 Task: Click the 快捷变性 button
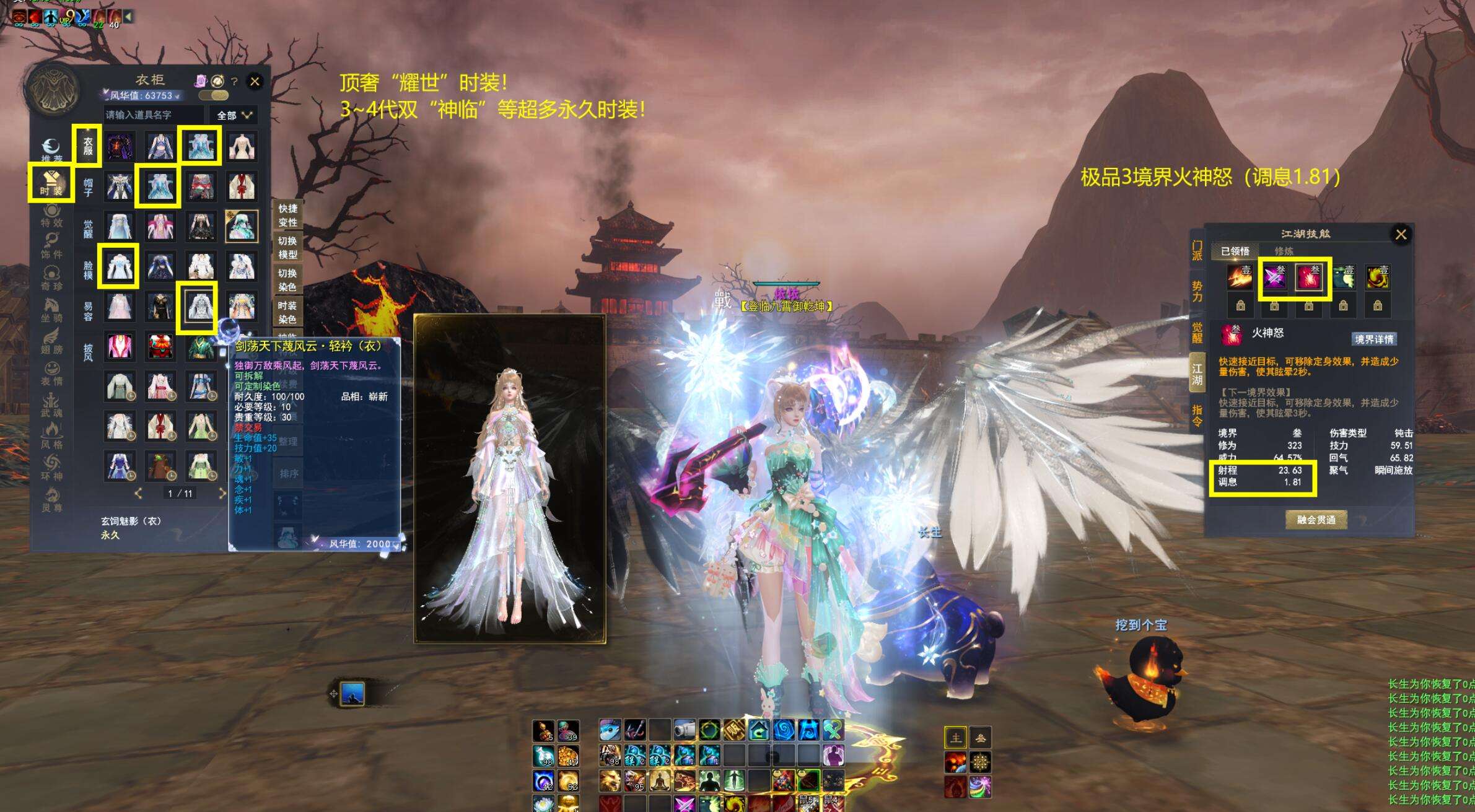click(x=287, y=216)
